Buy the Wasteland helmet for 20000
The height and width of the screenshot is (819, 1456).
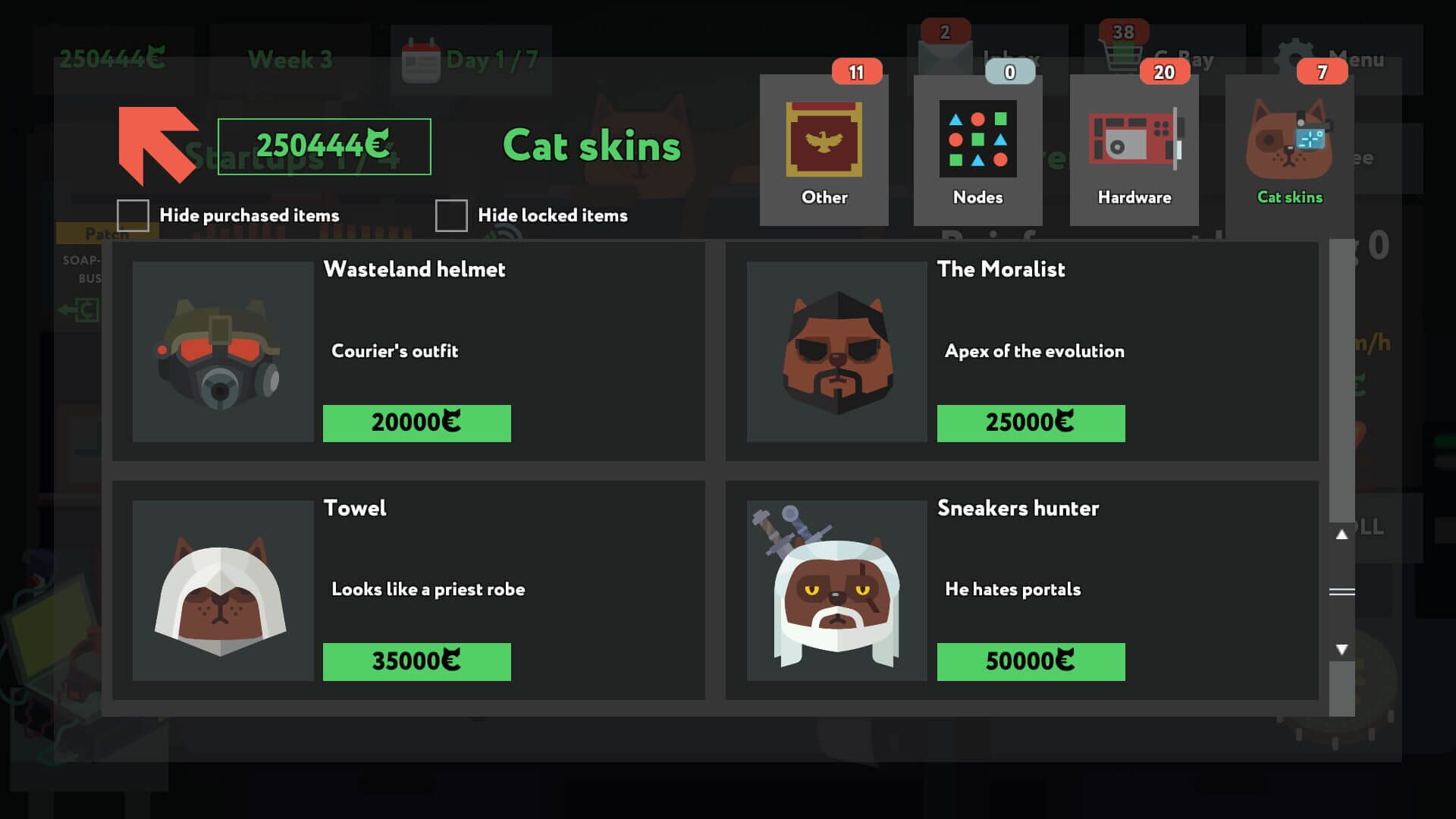[416, 422]
